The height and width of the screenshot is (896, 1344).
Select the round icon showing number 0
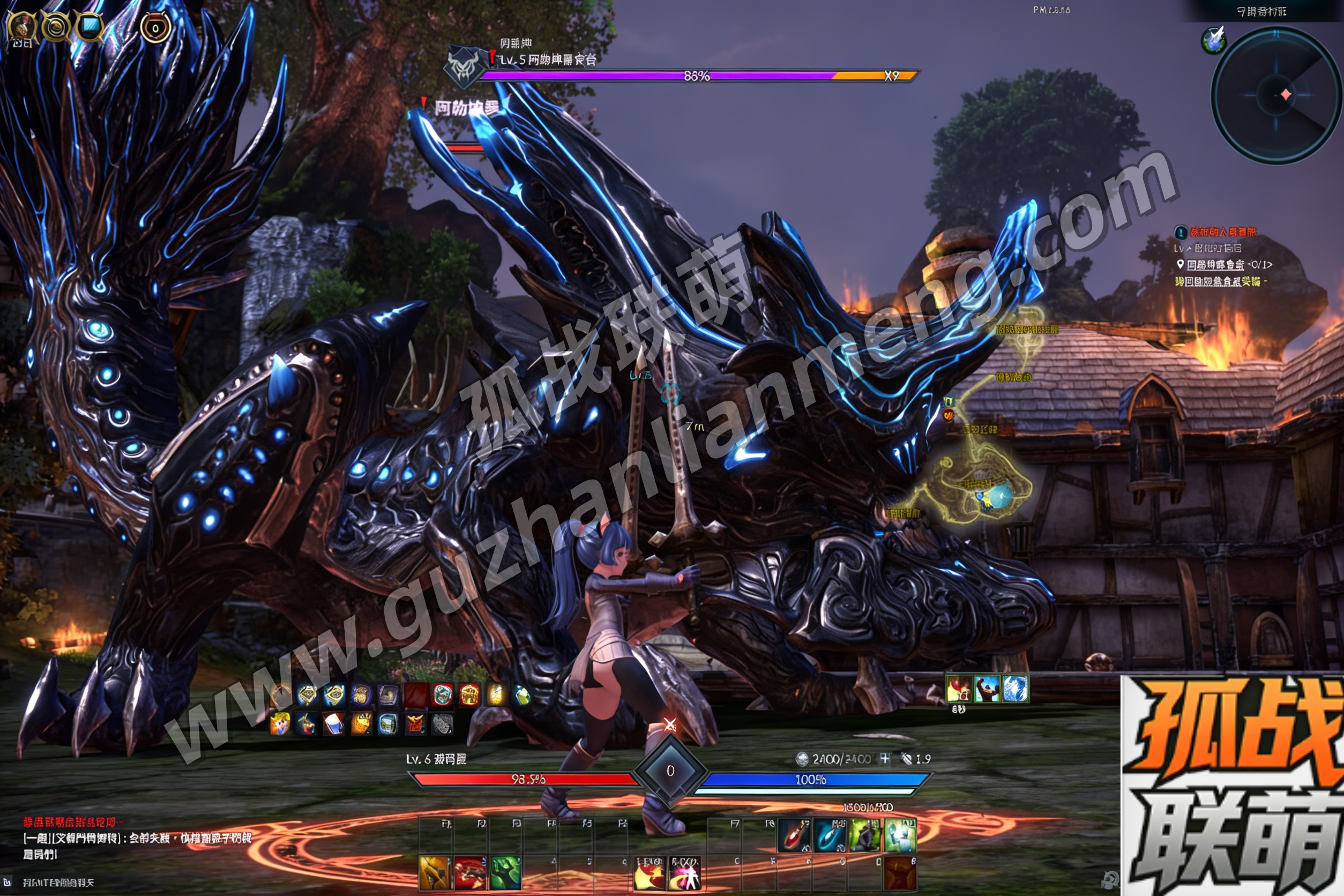155,27
